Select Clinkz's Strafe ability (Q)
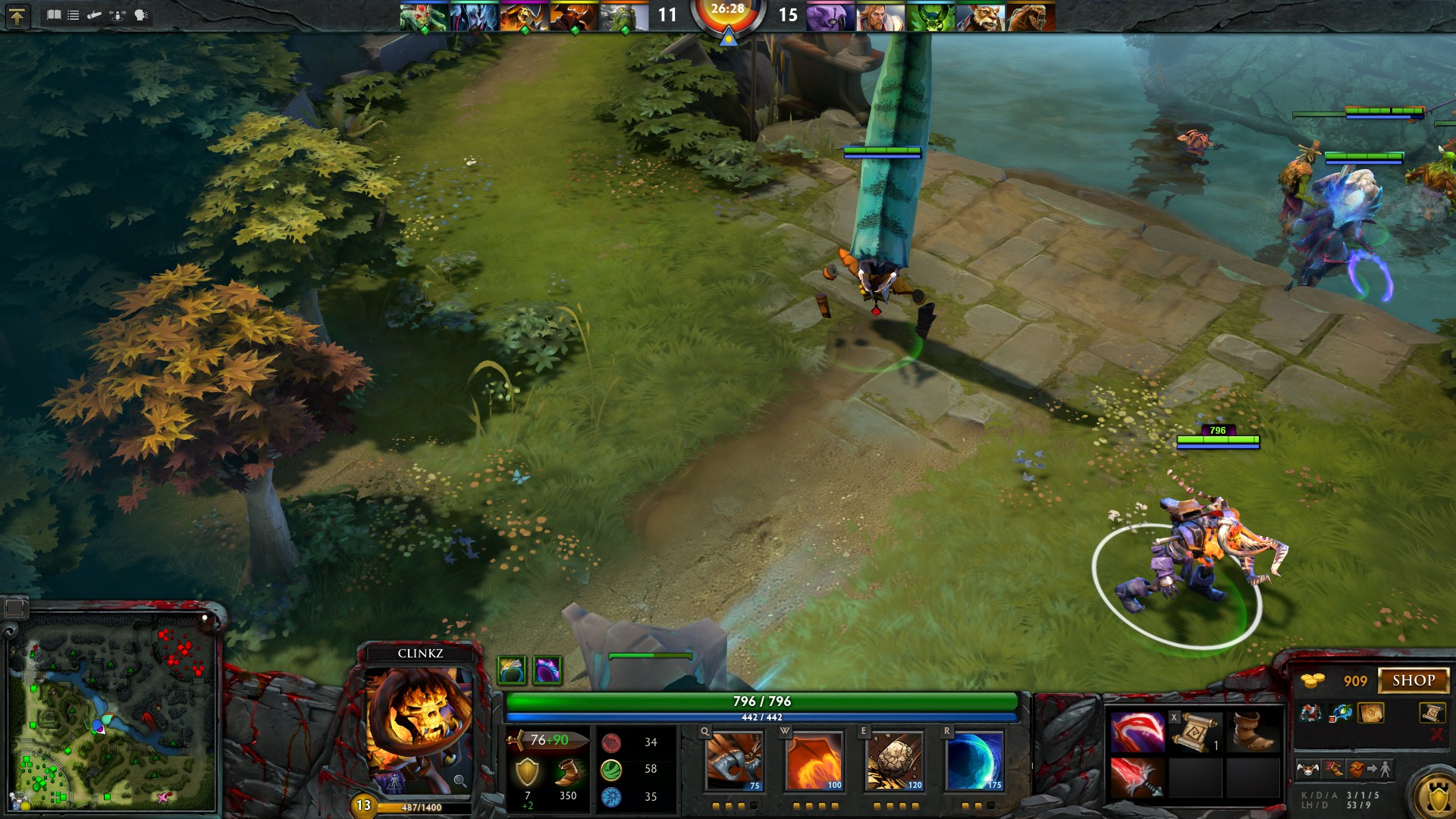1456x819 pixels. coord(736,762)
